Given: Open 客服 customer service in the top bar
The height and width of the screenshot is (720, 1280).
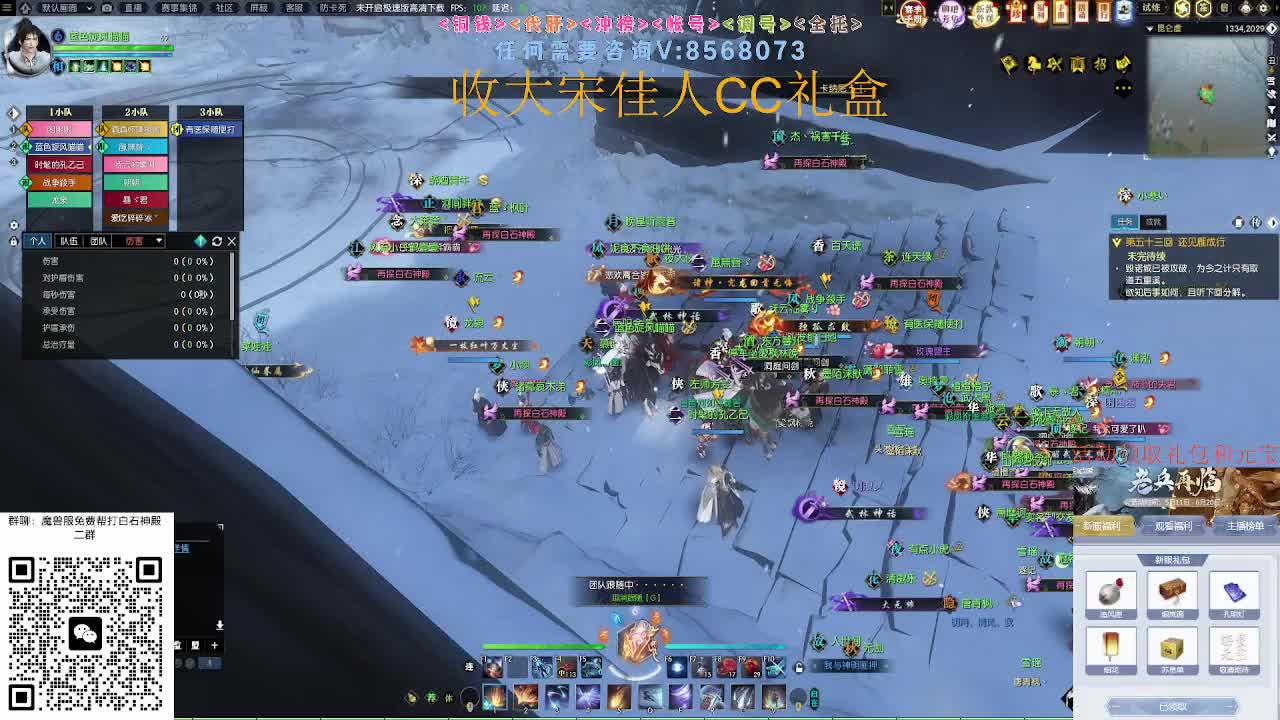Looking at the screenshot, I should click(x=295, y=8).
